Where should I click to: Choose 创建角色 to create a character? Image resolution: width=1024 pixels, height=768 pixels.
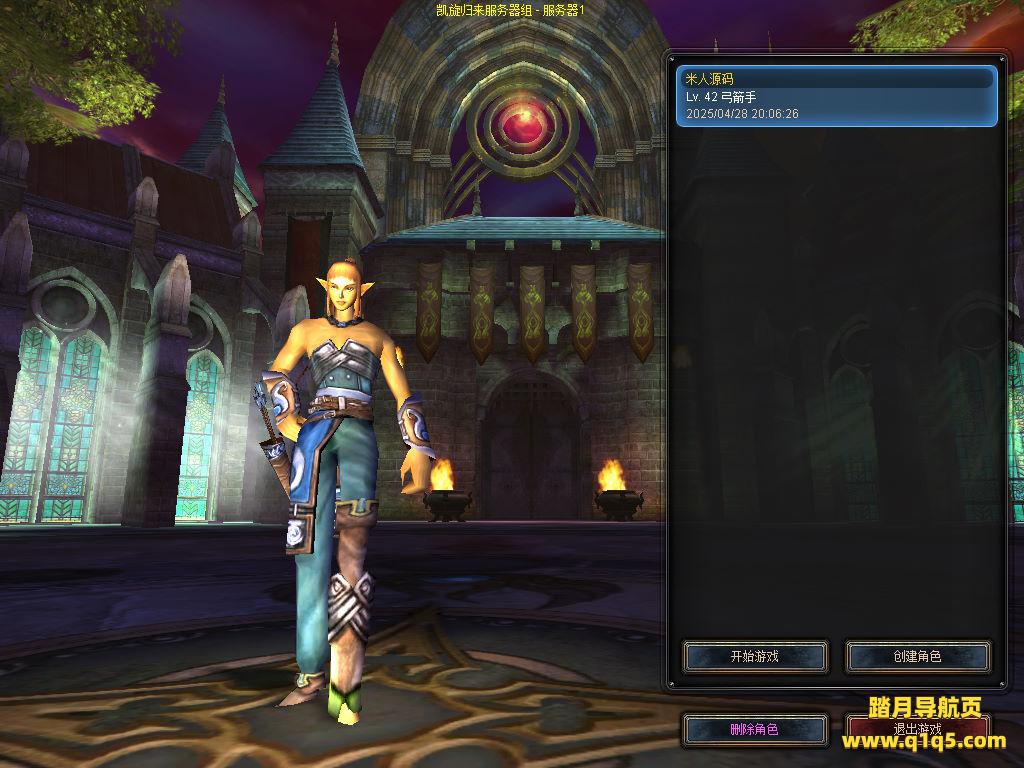918,657
